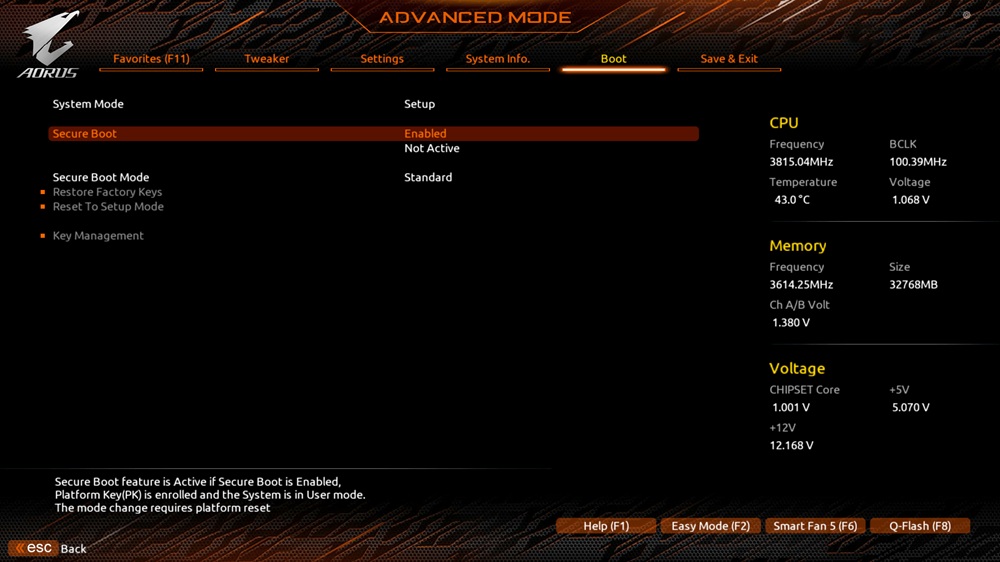This screenshot has width=1000, height=562.
Task: Choose the Secure Boot Mode option
Action: click(x=101, y=178)
